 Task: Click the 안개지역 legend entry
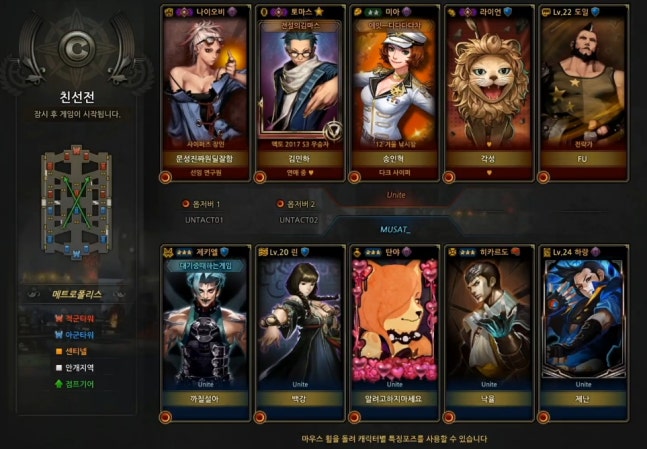(x=72, y=367)
